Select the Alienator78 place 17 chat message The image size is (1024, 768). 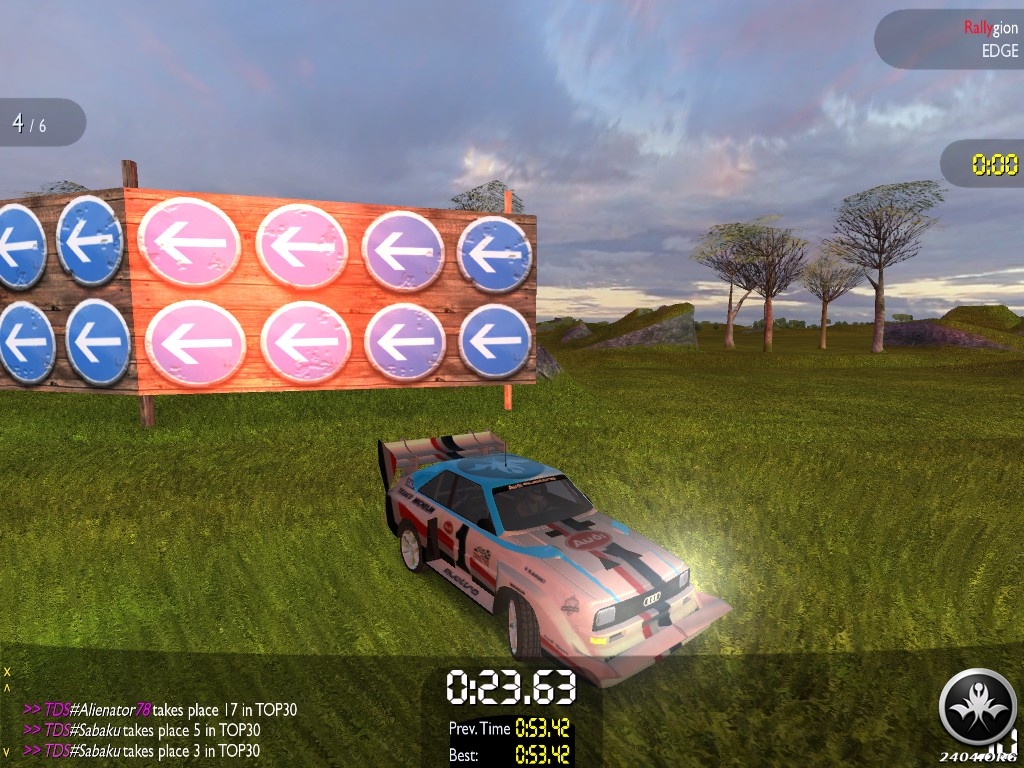coord(160,710)
